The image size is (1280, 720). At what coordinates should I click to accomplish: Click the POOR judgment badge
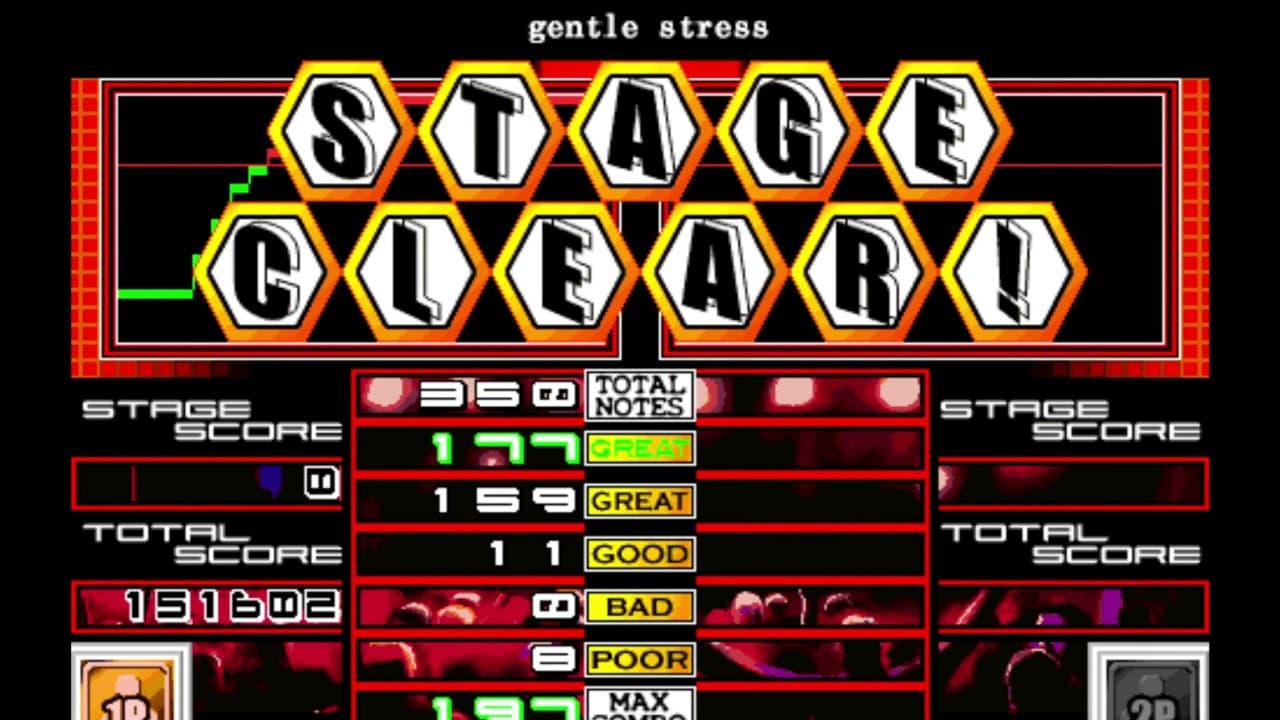[639, 658]
